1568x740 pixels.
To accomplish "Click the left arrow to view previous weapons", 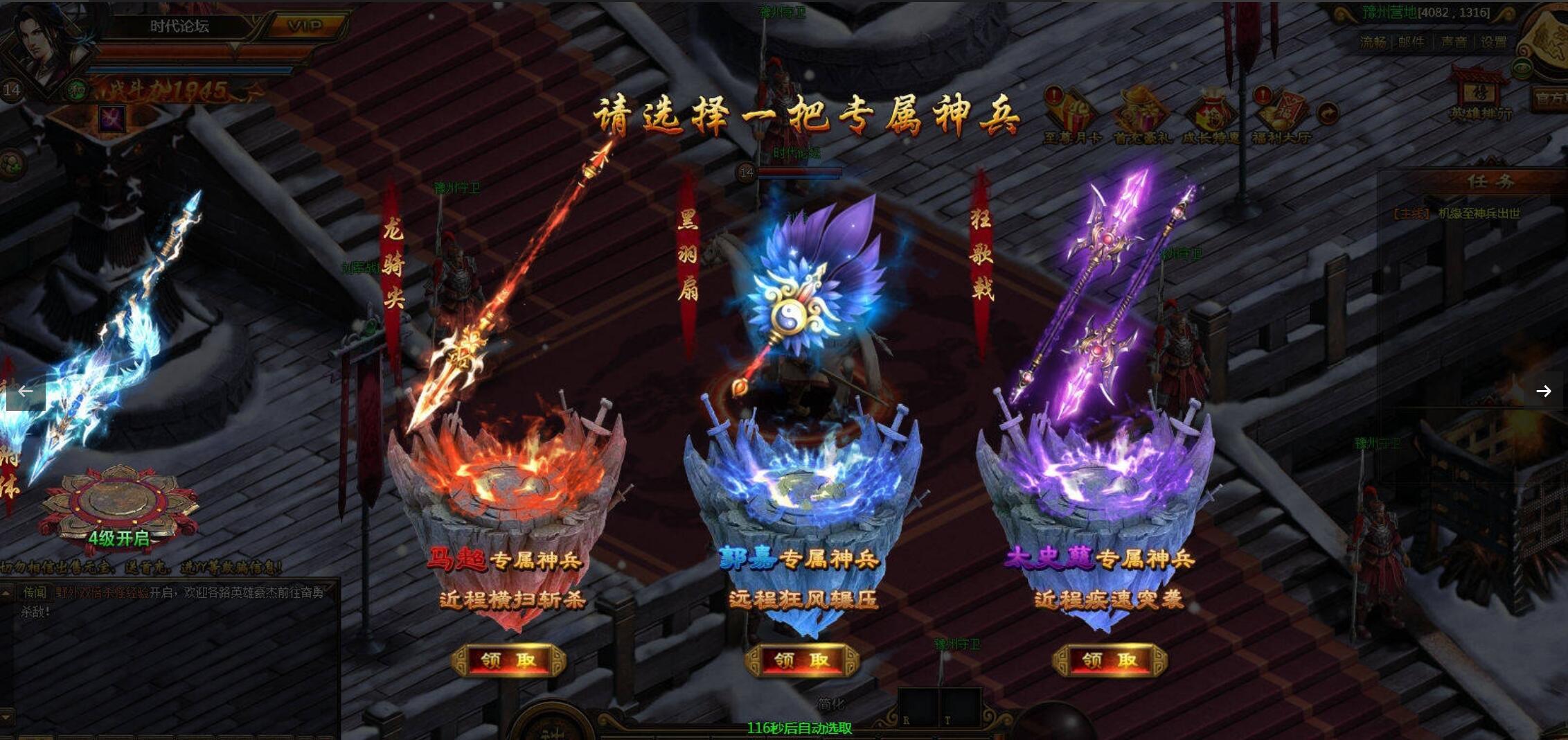I will coord(25,390).
